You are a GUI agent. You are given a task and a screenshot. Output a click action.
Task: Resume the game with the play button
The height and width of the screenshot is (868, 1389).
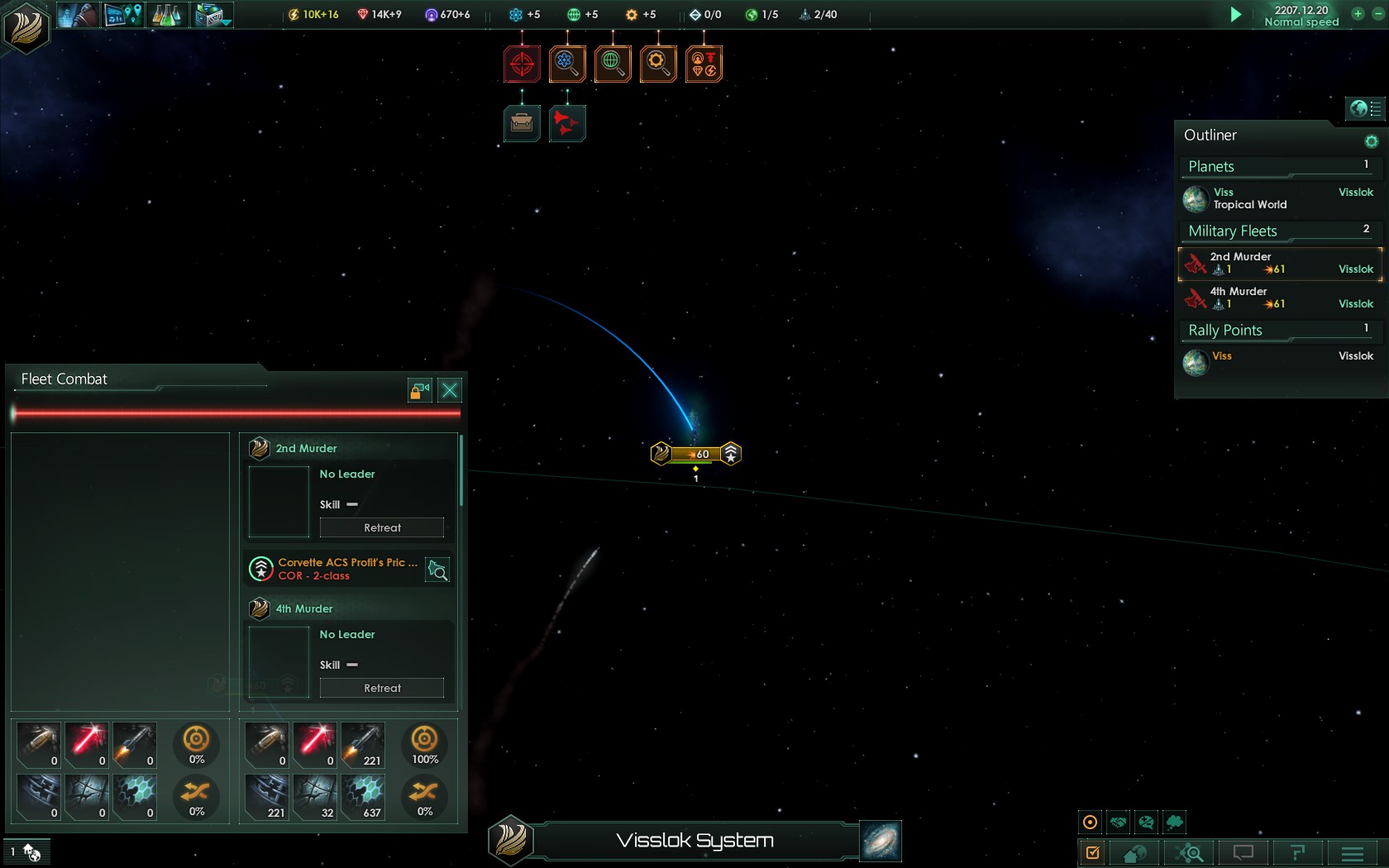1235,15
